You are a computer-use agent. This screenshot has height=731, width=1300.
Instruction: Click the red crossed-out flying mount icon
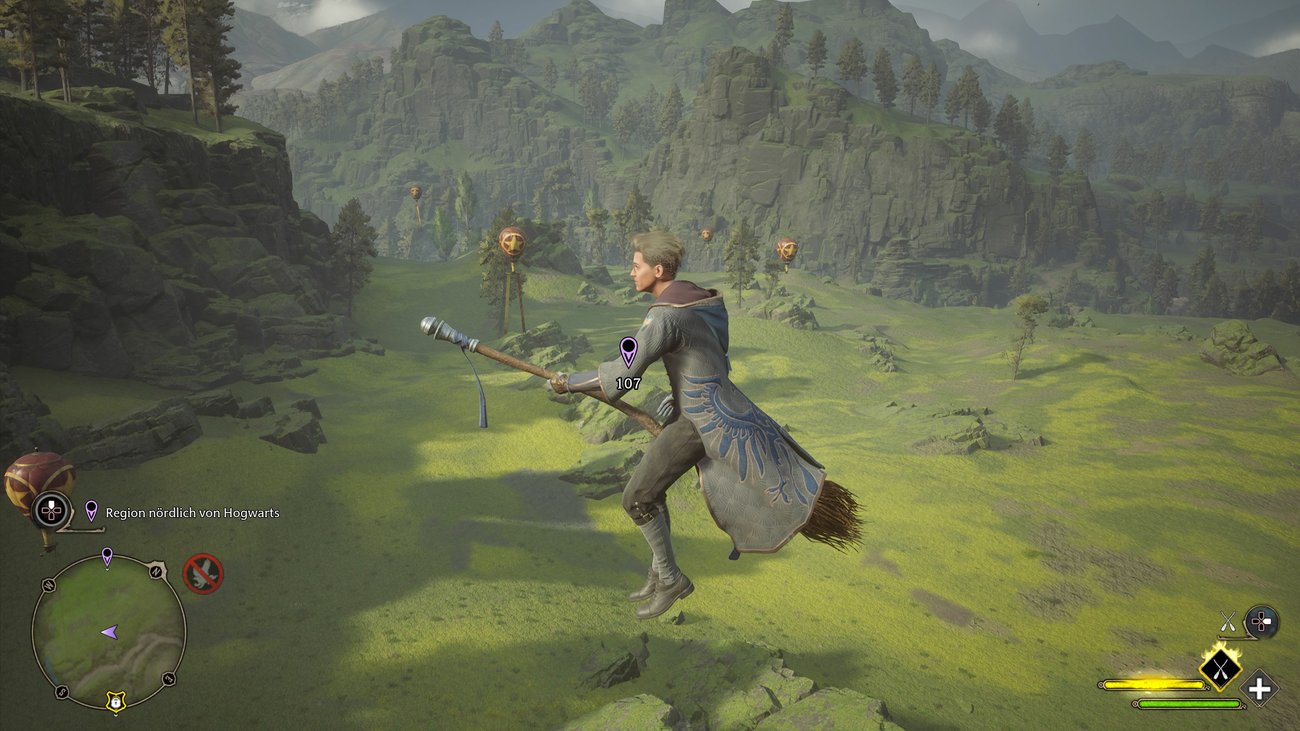(x=203, y=574)
